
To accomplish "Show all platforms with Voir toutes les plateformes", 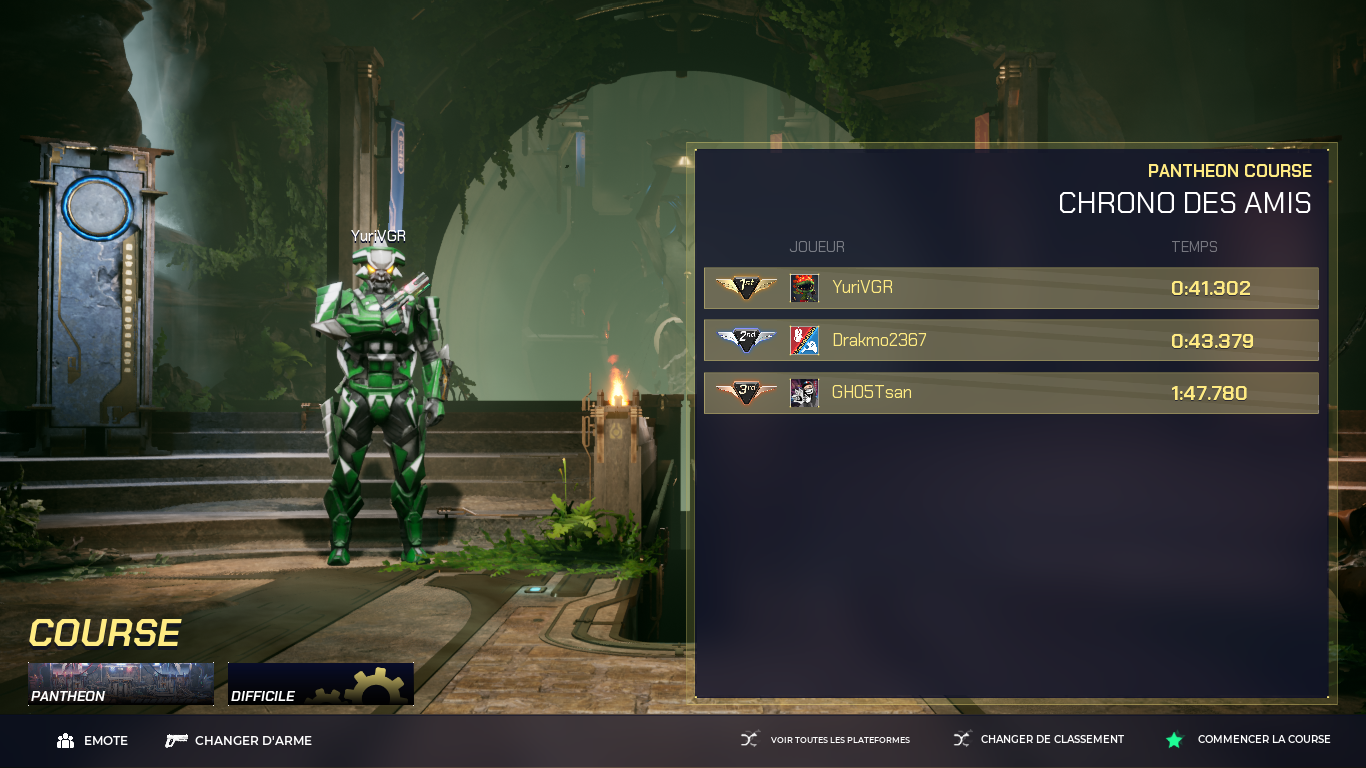I will [x=826, y=740].
